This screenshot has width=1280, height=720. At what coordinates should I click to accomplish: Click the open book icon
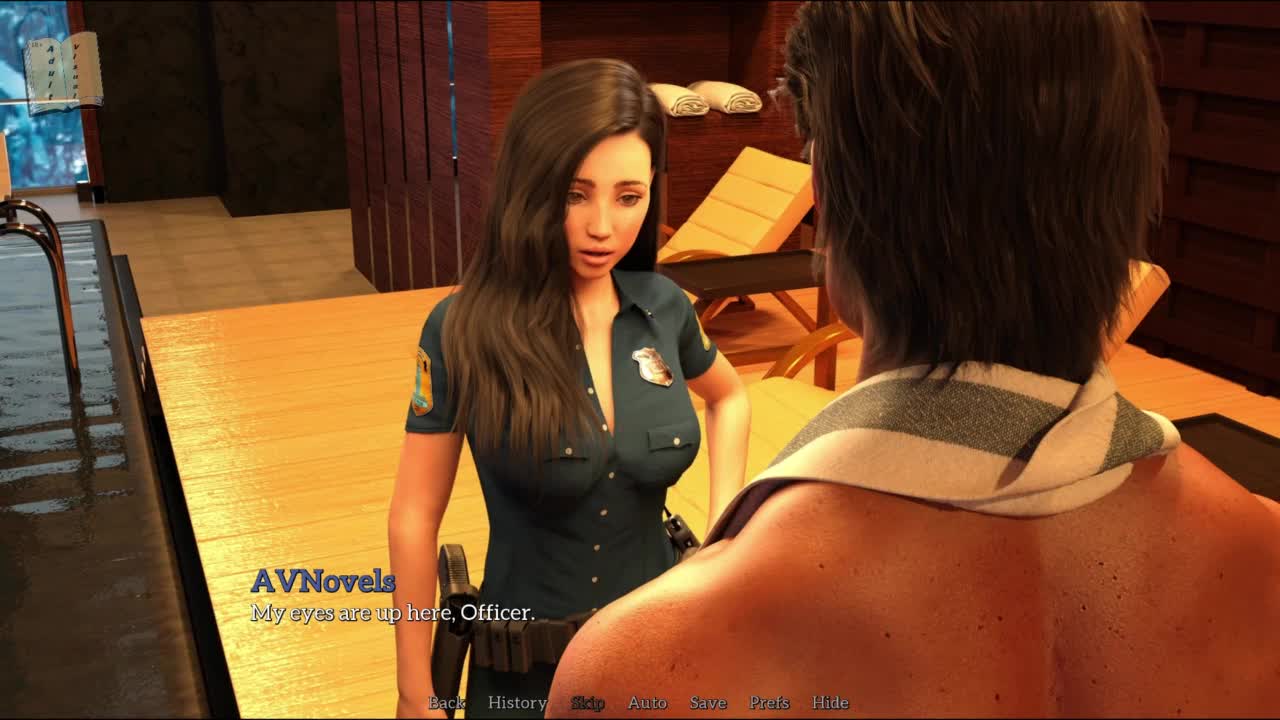pyautogui.click(x=63, y=72)
